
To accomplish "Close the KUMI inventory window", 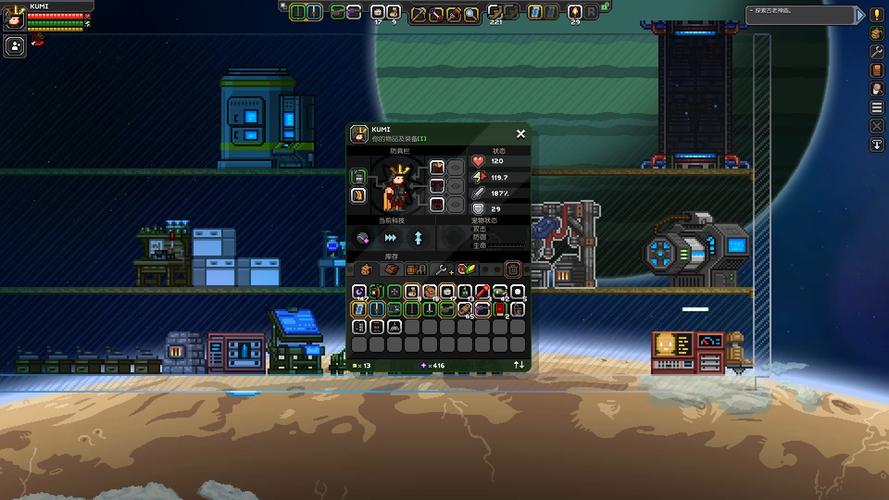I will coord(520,133).
